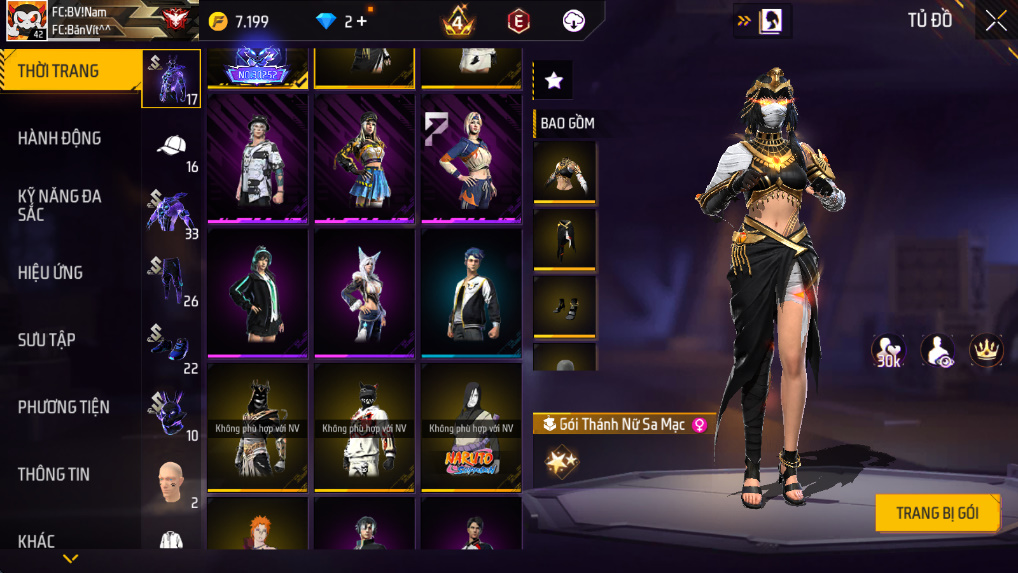Pick the white fox-eared girl outfit
The height and width of the screenshot is (573, 1018).
(x=364, y=292)
